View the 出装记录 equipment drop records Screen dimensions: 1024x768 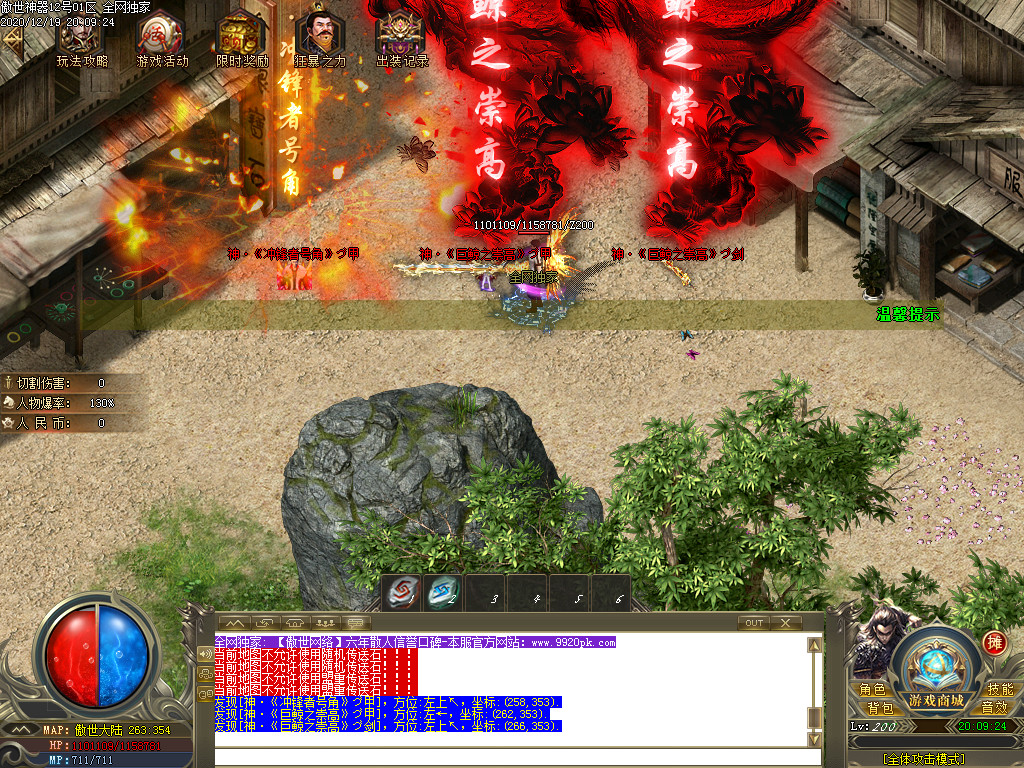(x=401, y=38)
